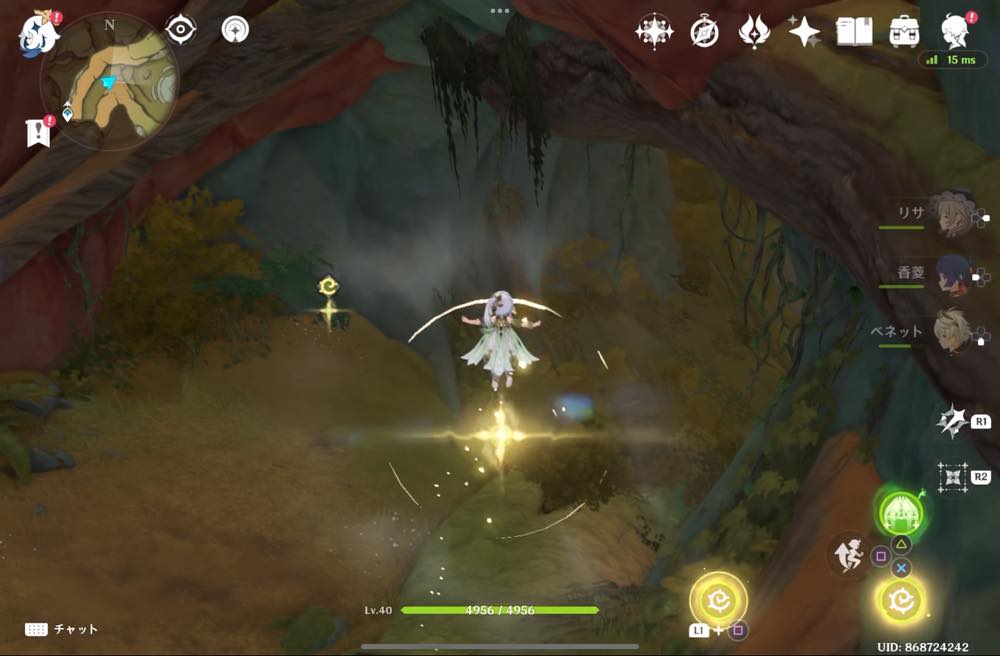Open the backpack inventory

(x=905, y=32)
